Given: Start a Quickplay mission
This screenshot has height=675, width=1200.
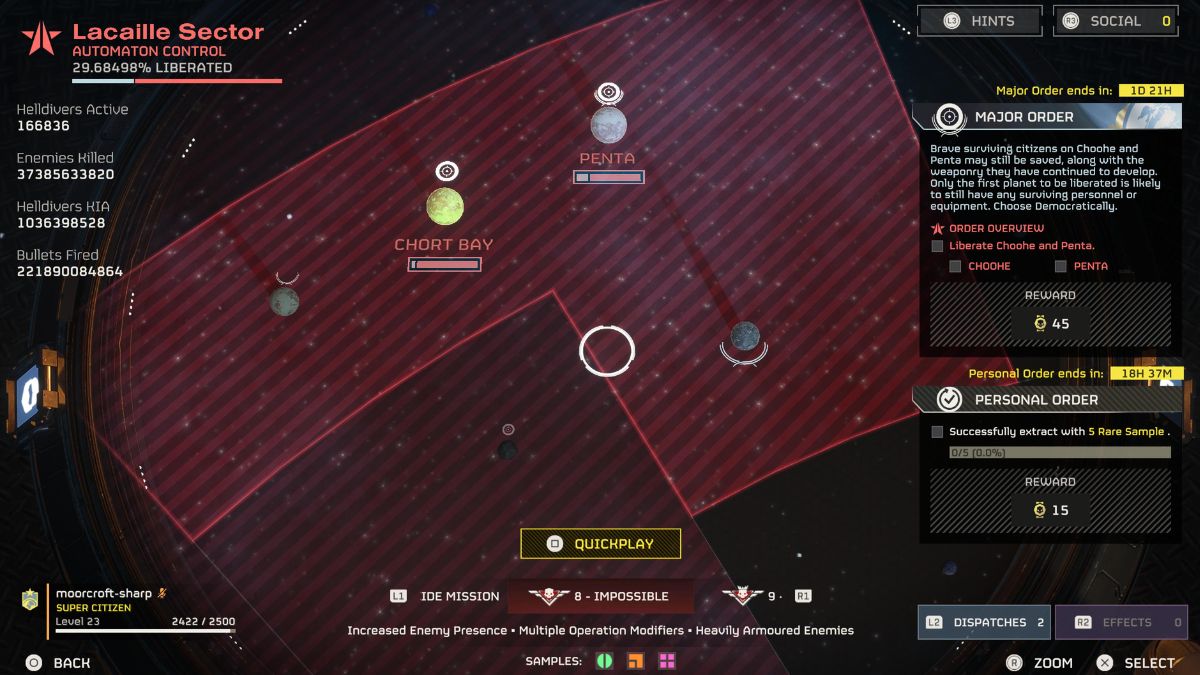Looking at the screenshot, I should coord(600,544).
